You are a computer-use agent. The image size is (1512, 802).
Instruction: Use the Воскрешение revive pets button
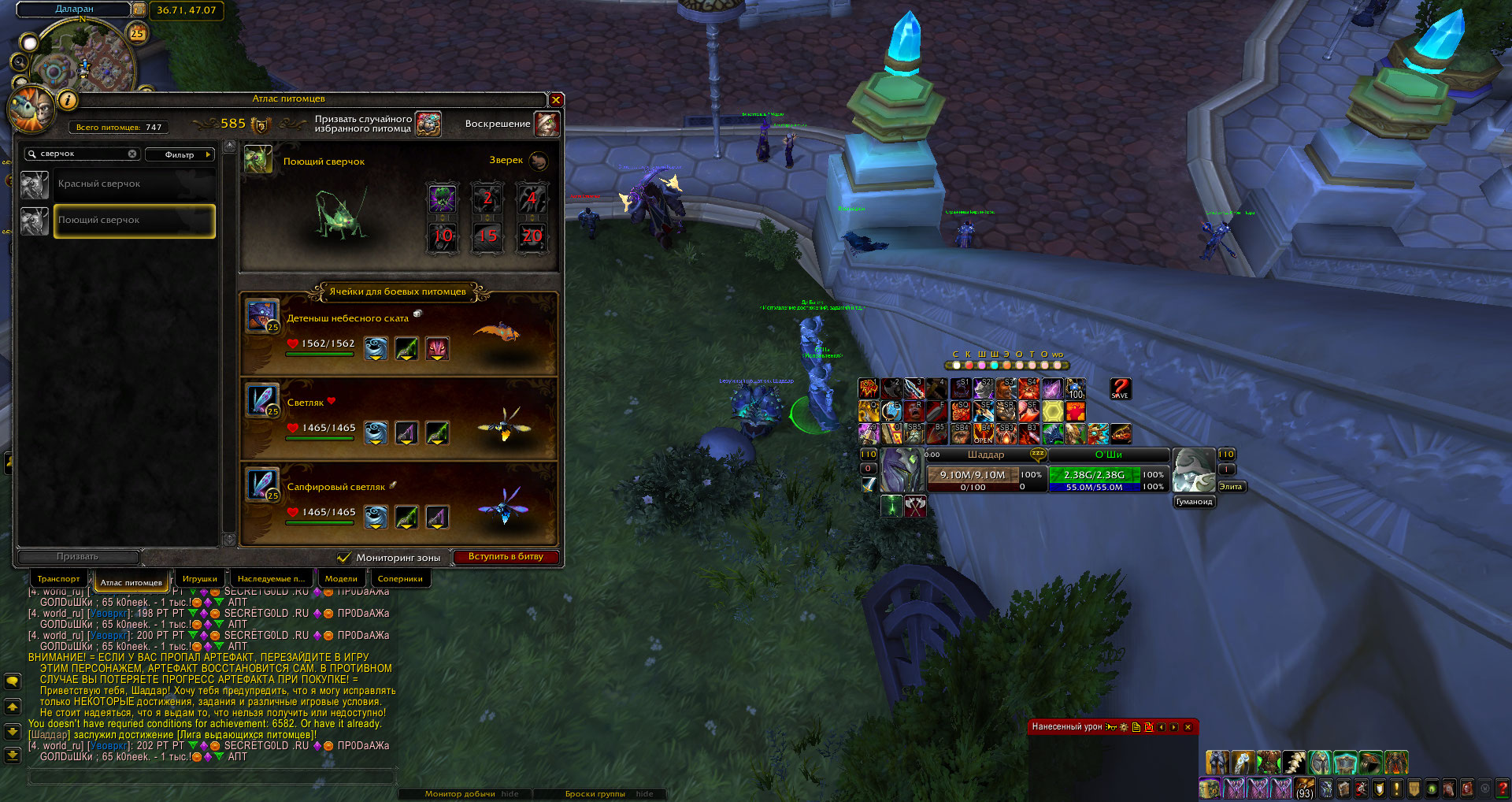pos(547,124)
